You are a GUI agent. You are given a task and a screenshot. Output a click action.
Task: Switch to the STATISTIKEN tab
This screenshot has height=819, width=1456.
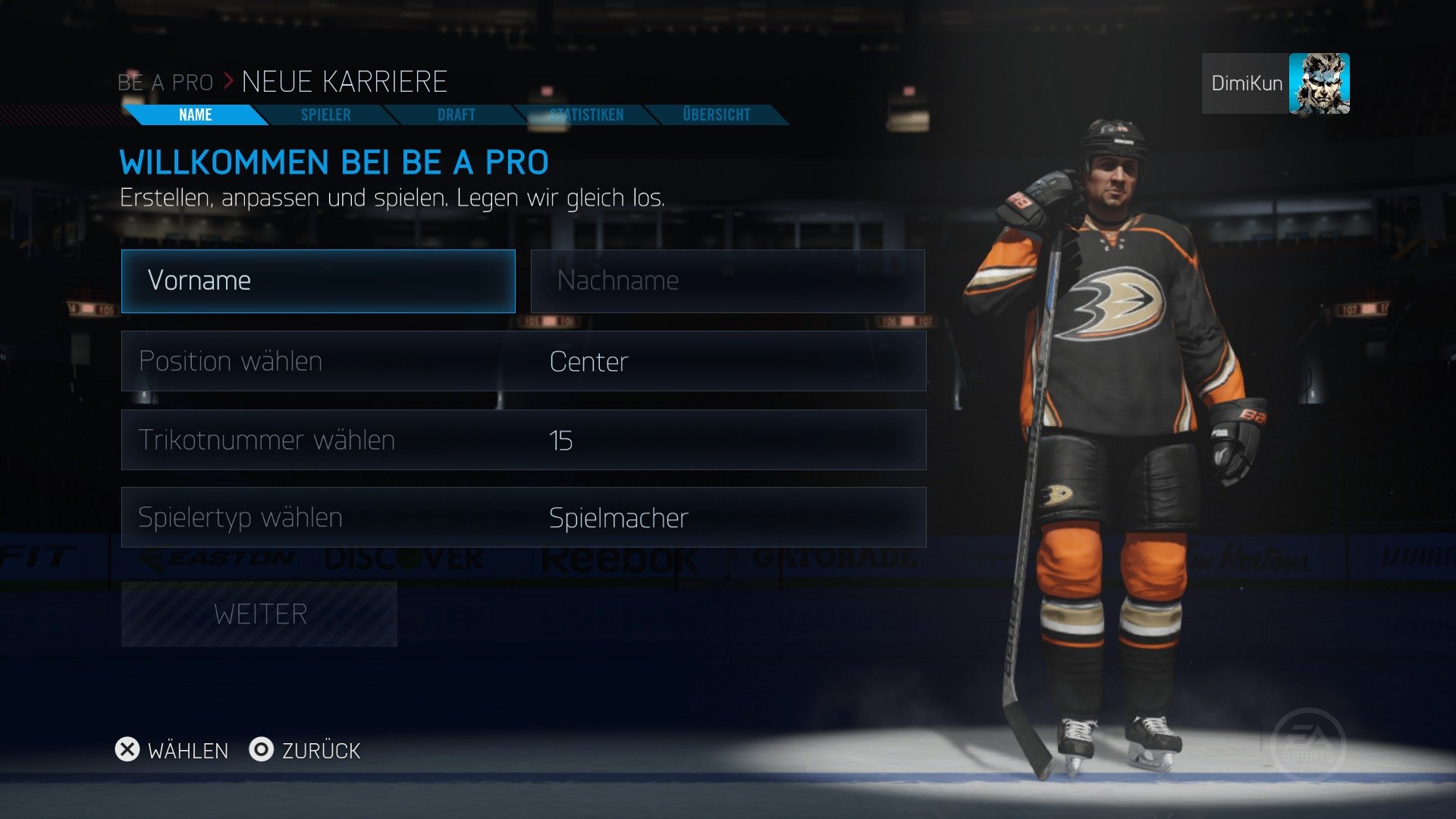(588, 115)
